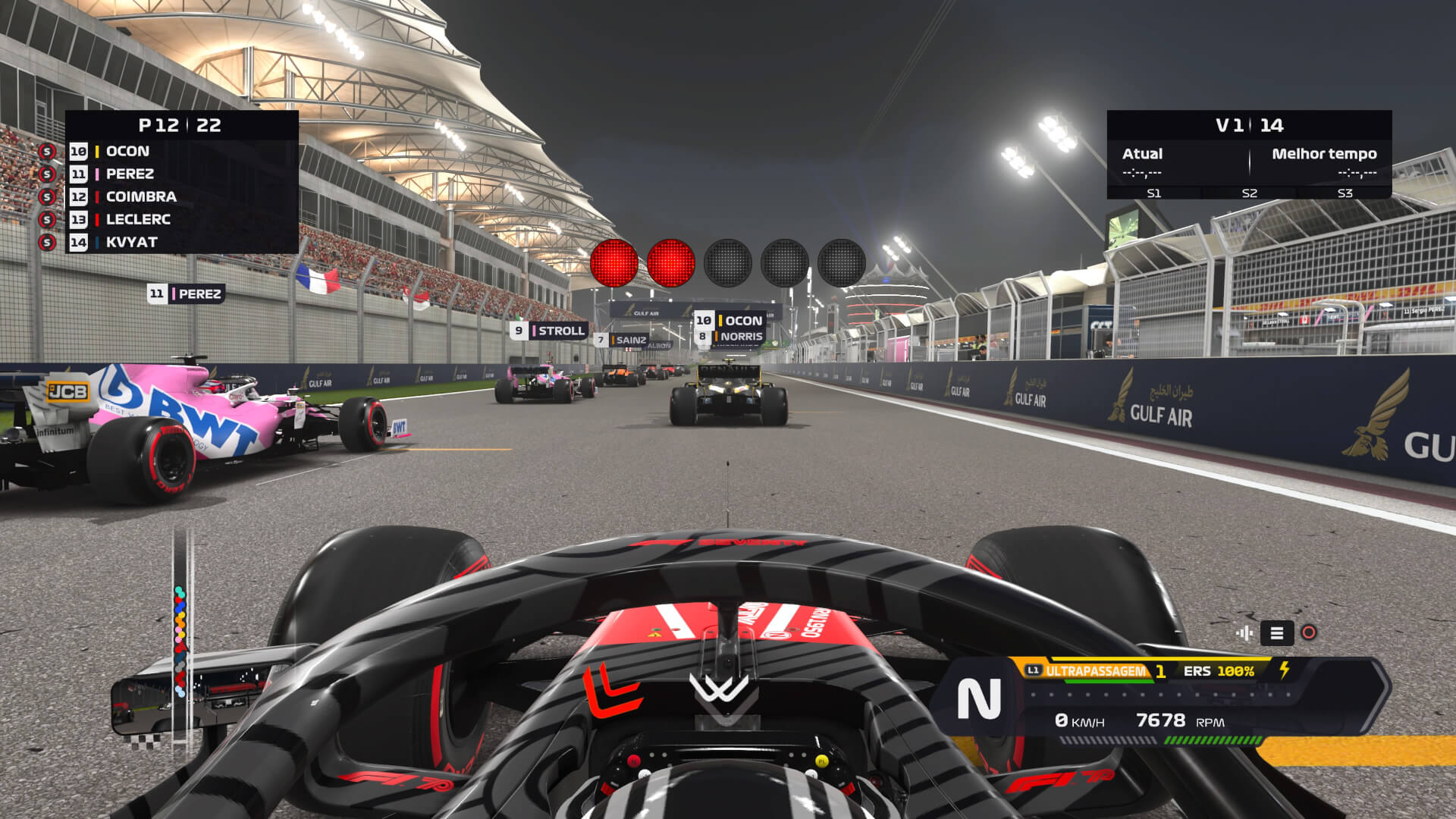The width and height of the screenshot is (1456, 819).
Task: Select the S2 sector segment in lap panel
Action: pyautogui.click(x=1249, y=193)
